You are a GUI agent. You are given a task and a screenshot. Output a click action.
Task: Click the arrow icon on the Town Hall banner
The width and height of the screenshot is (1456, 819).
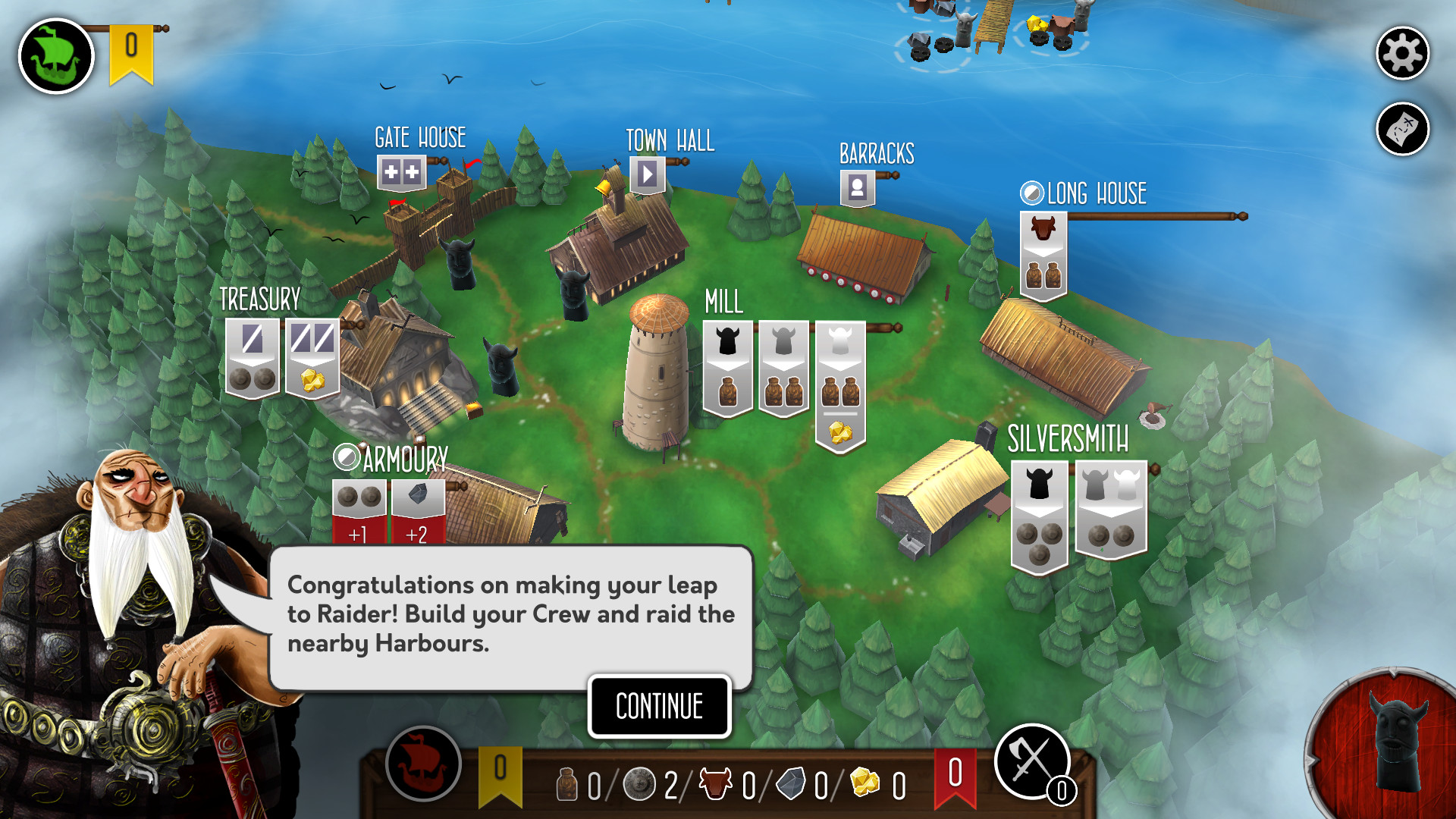pyautogui.click(x=645, y=175)
